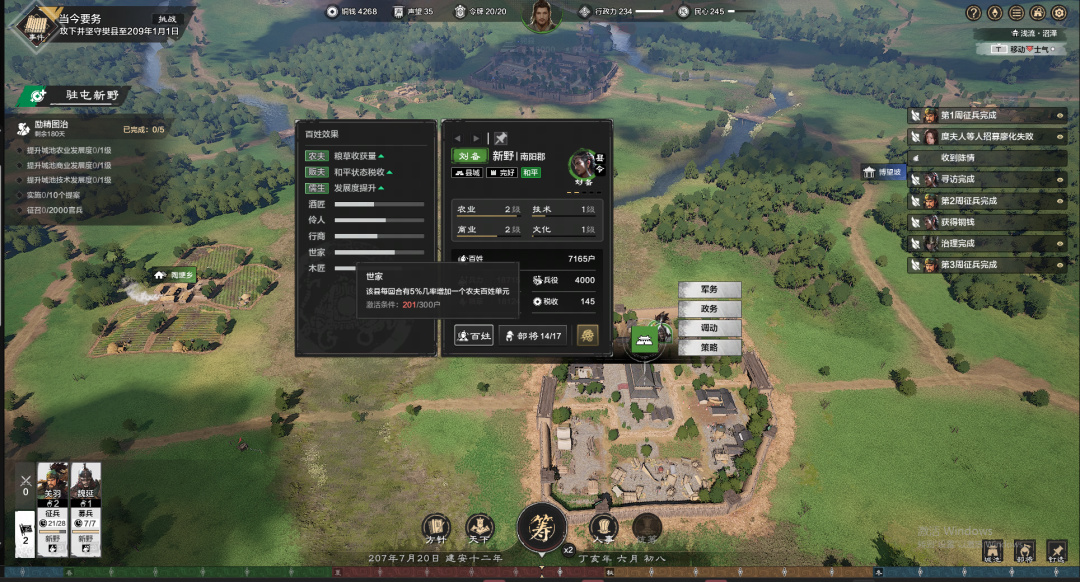The width and height of the screenshot is (1080, 582).
Task: Open the help question mark icon
Action: tap(973, 13)
